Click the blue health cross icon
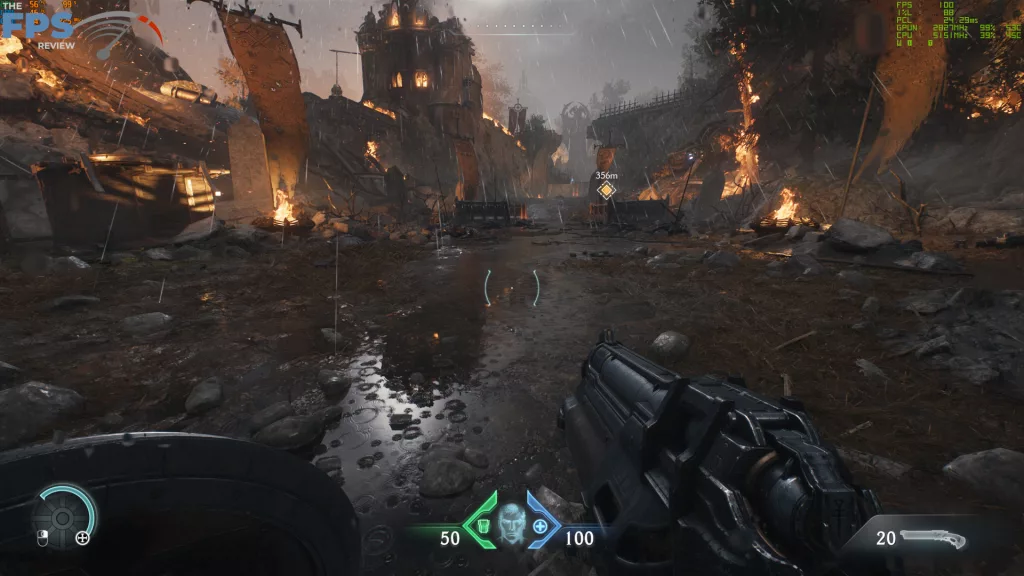The height and width of the screenshot is (576, 1024). coord(541,526)
